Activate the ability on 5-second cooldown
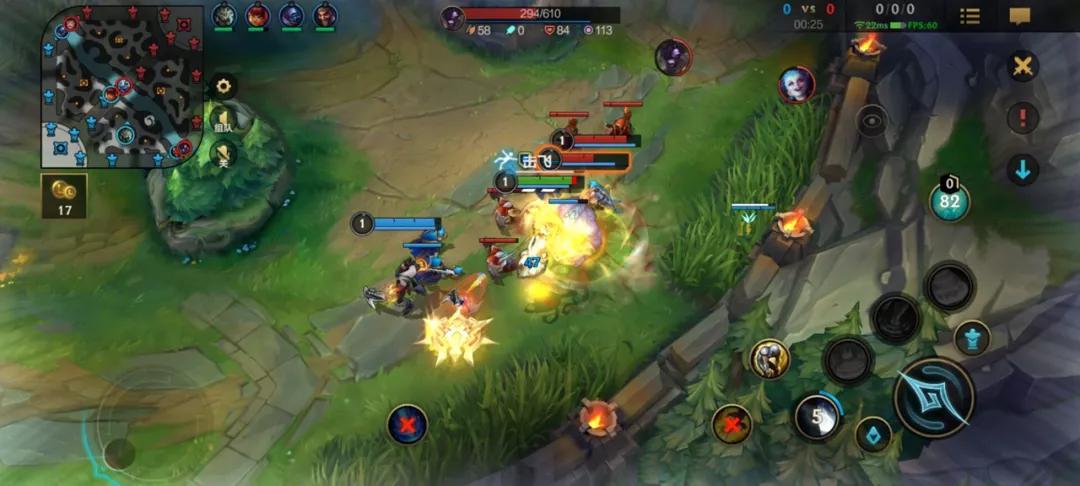Viewport: 1080px width, 486px height. 817,415
